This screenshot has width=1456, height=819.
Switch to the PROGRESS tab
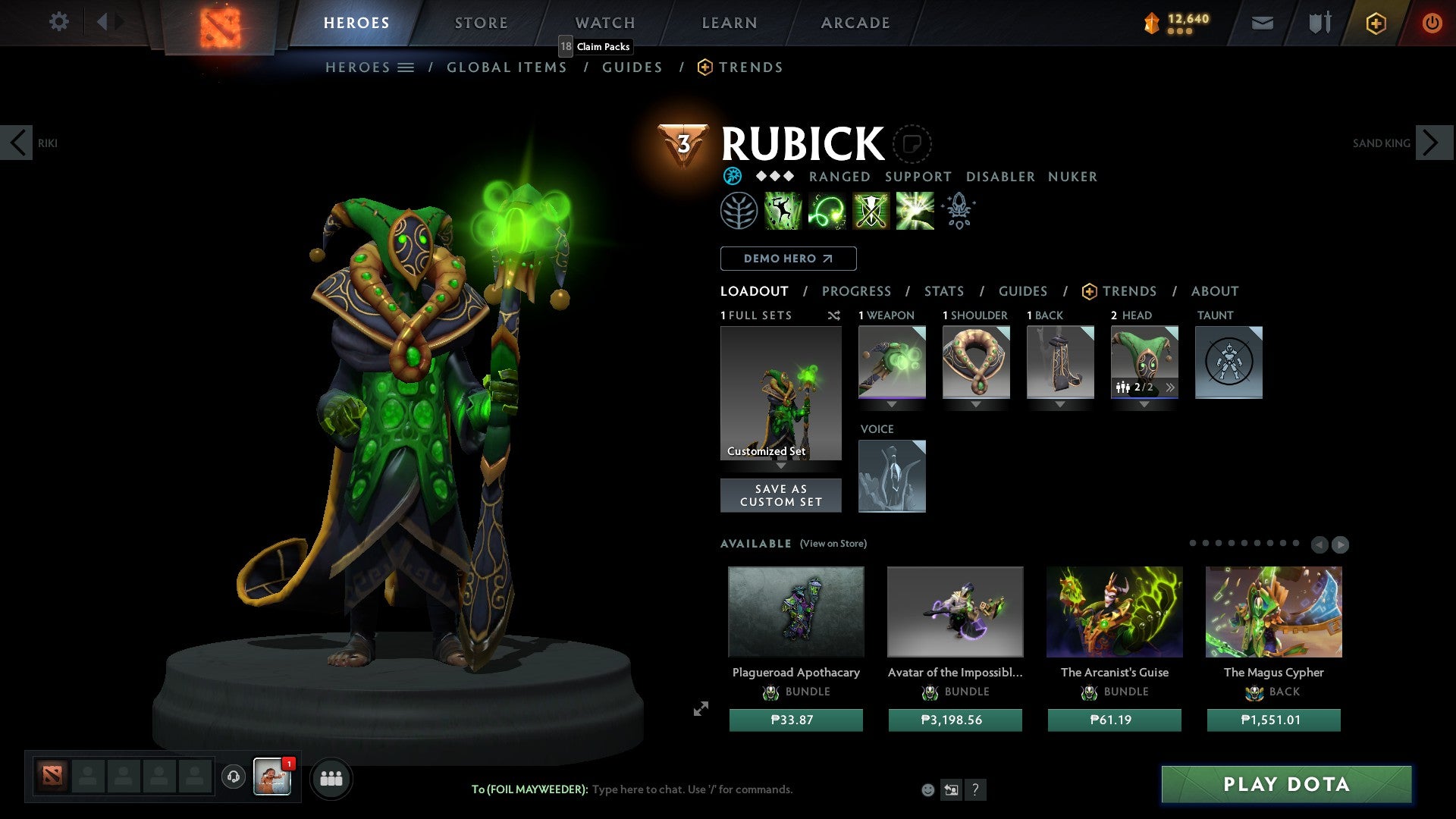[x=857, y=291]
